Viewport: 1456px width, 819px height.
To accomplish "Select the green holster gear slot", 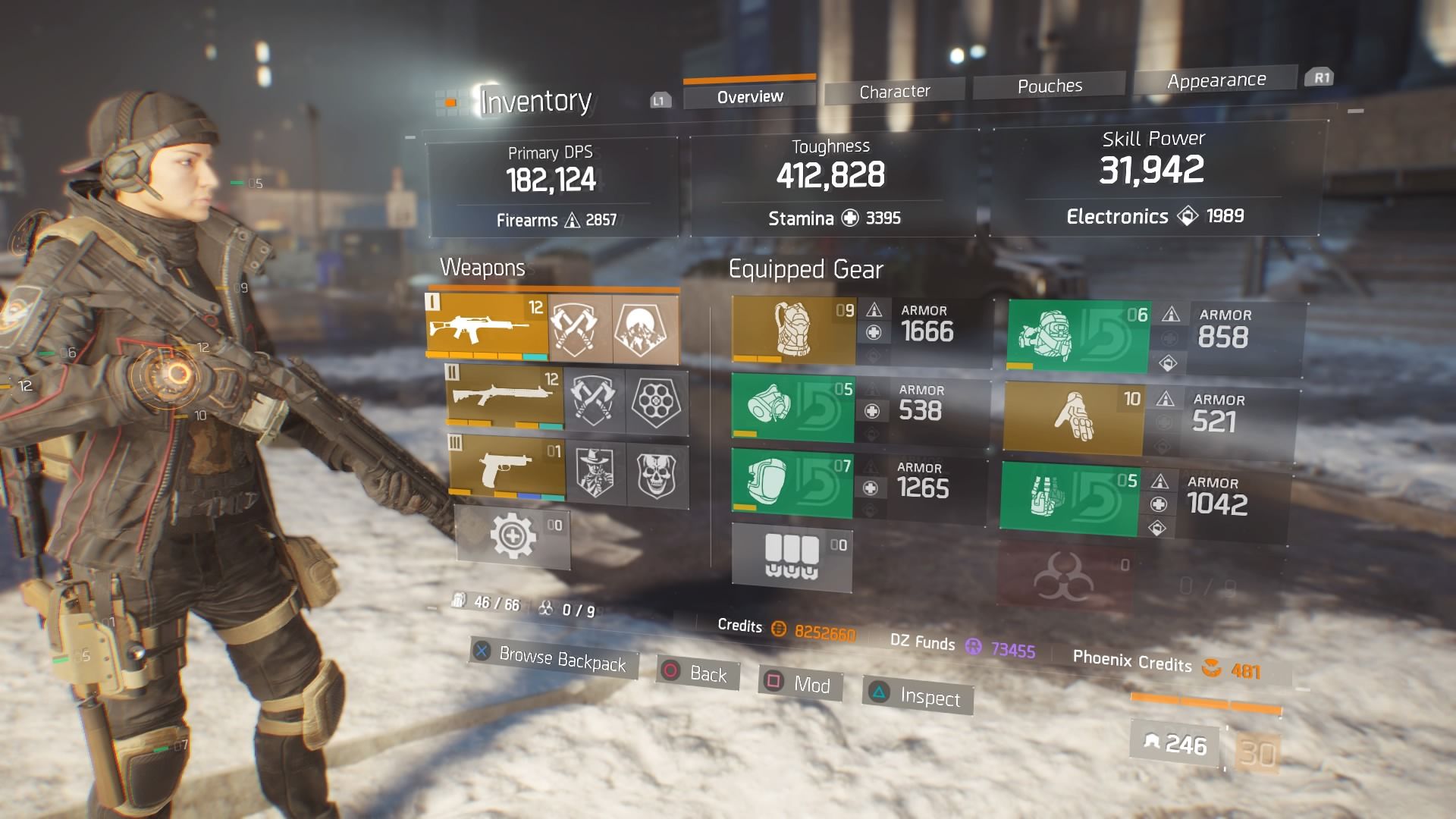I will 1069,497.
